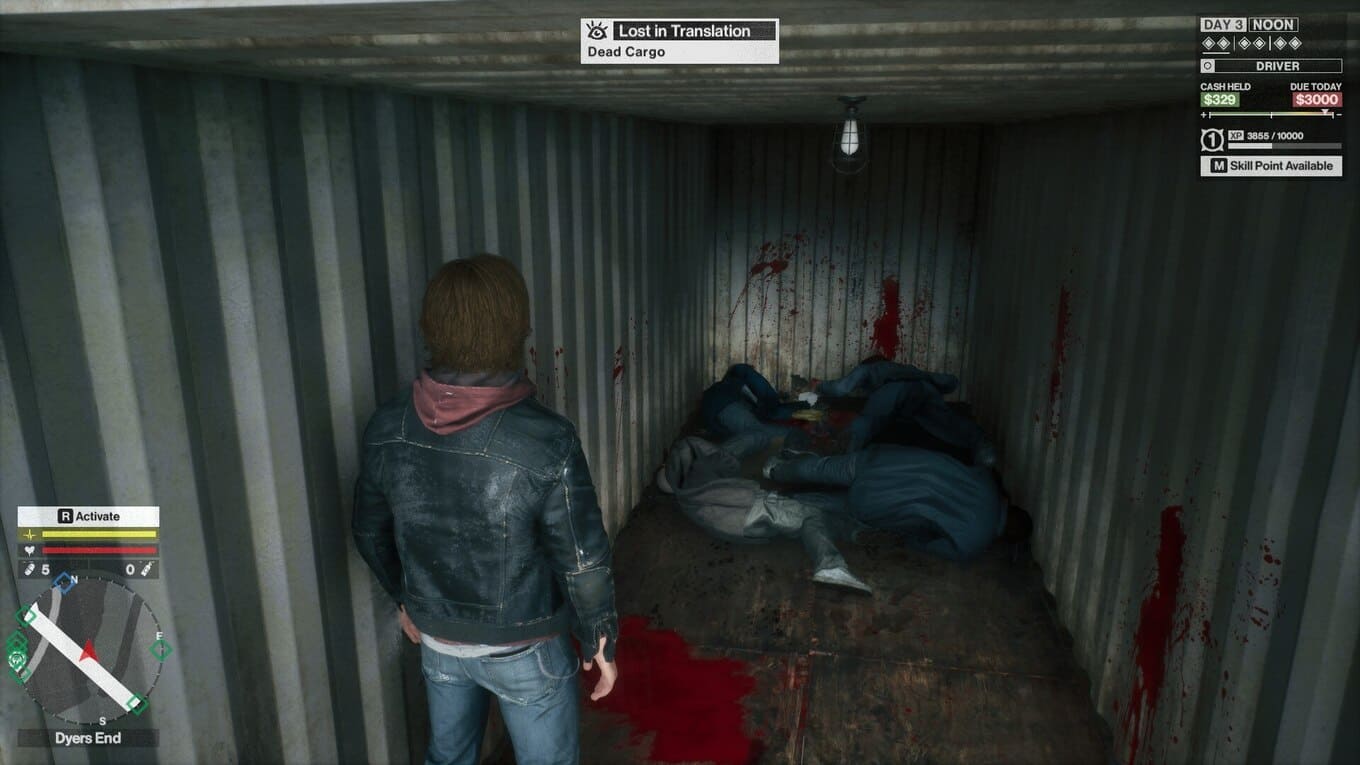Open the Lost in Translation objective tracker
Screen dimensions: 1360x765
[694, 31]
